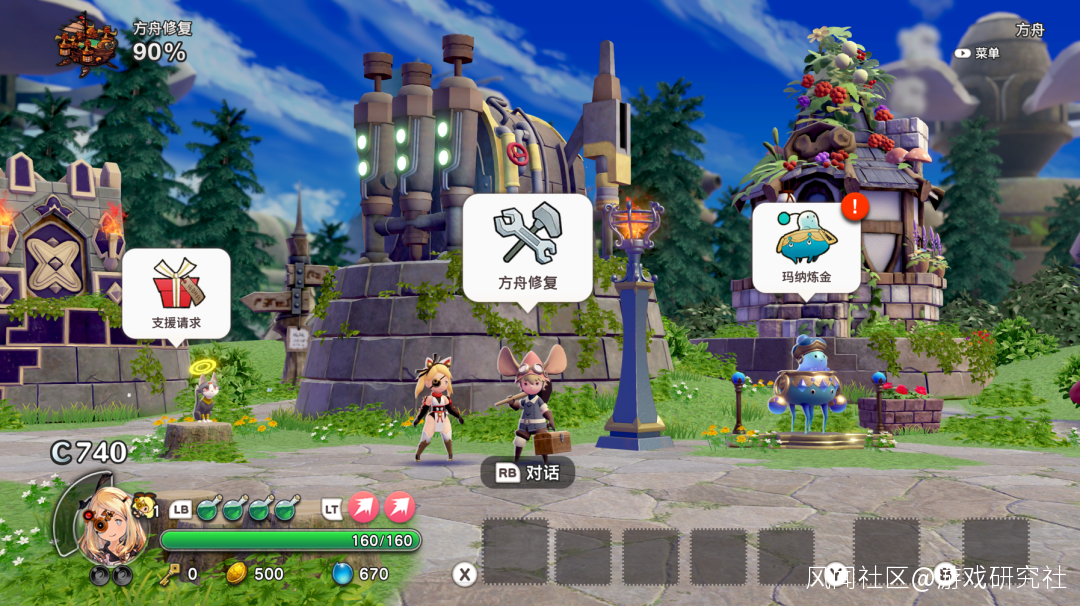Select the blue mana gem icon
The image size is (1080, 606).
(x=342, y=573)
